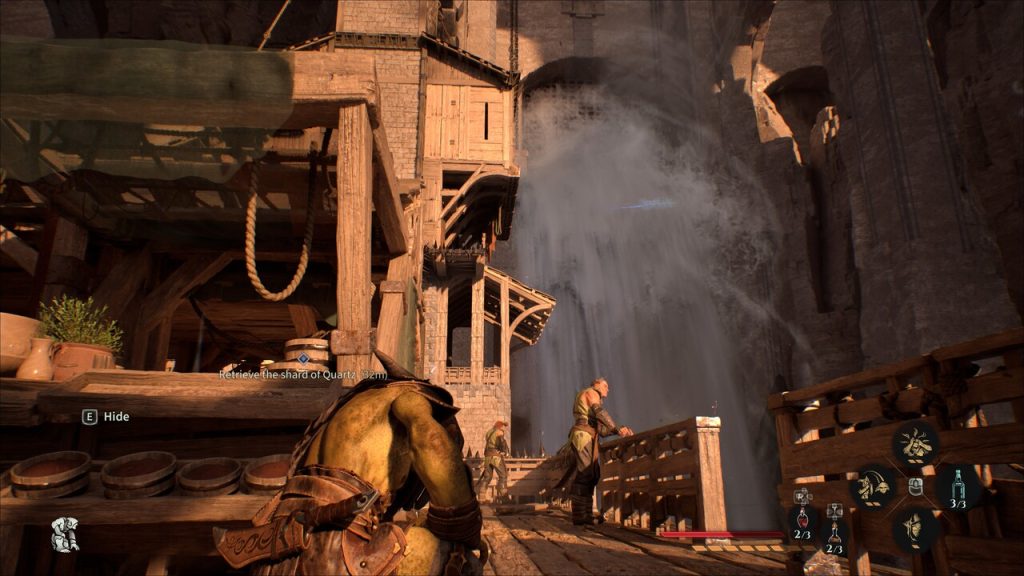Select the red health potion slot

[802, 519]
